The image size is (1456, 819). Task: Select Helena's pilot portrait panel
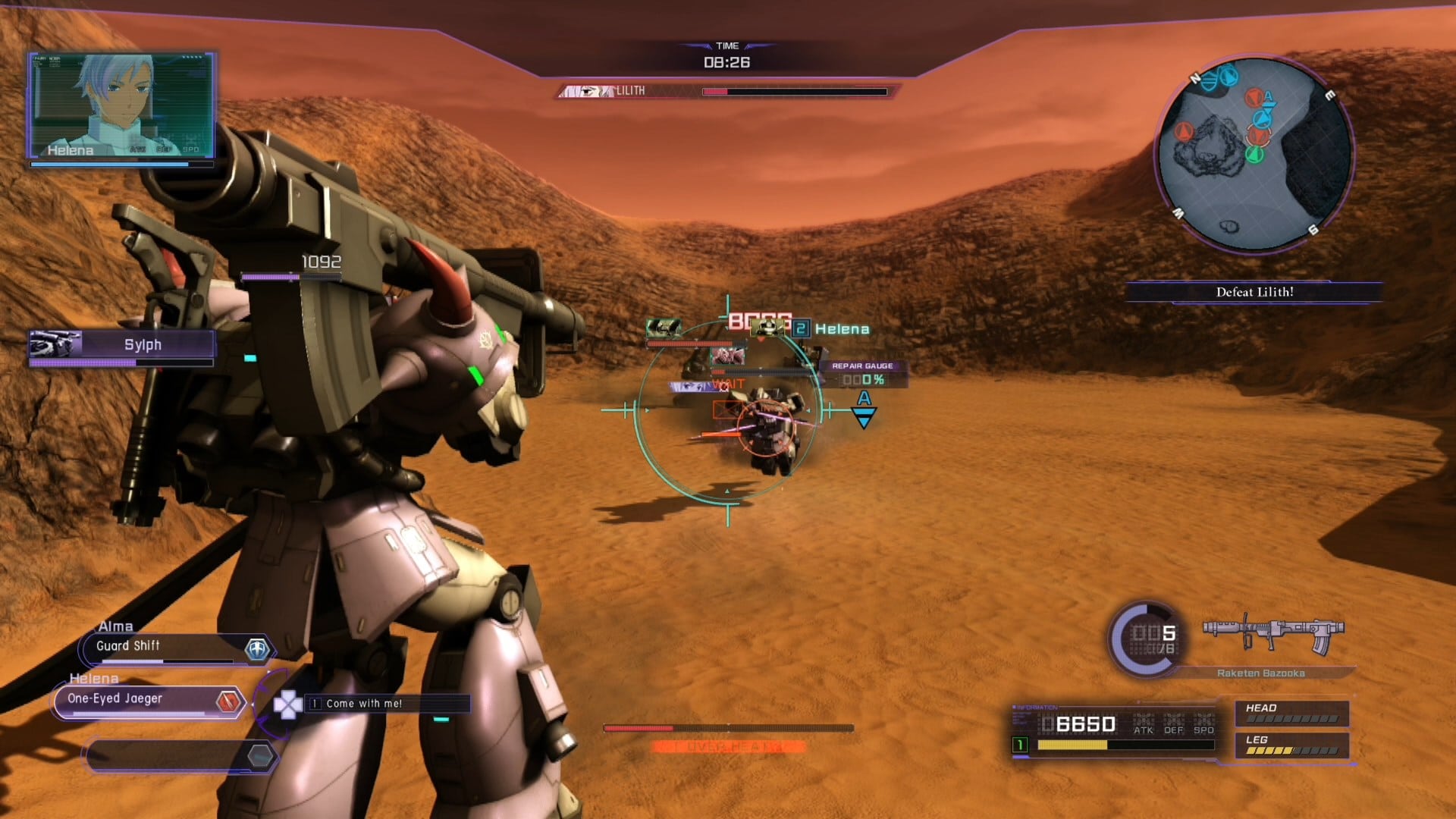(122, 105)
